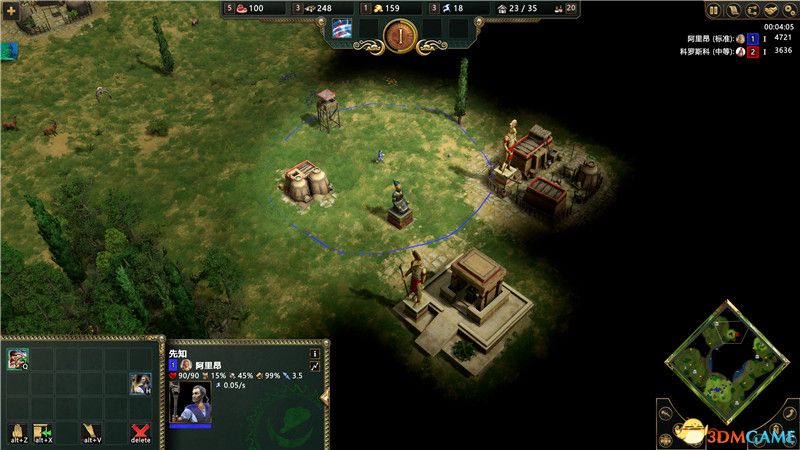This screenshot has height=450, width=800.
Task: Open the scroll icon menu in top bar
Action: 731,10
